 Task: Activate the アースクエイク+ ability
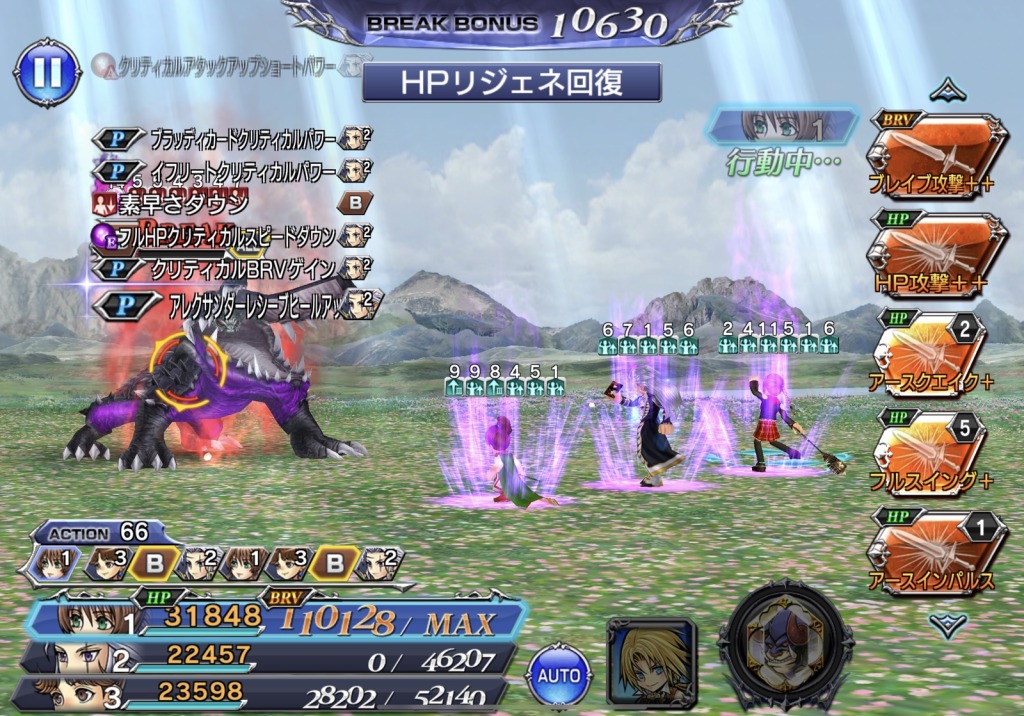click(x=937, y=354)
